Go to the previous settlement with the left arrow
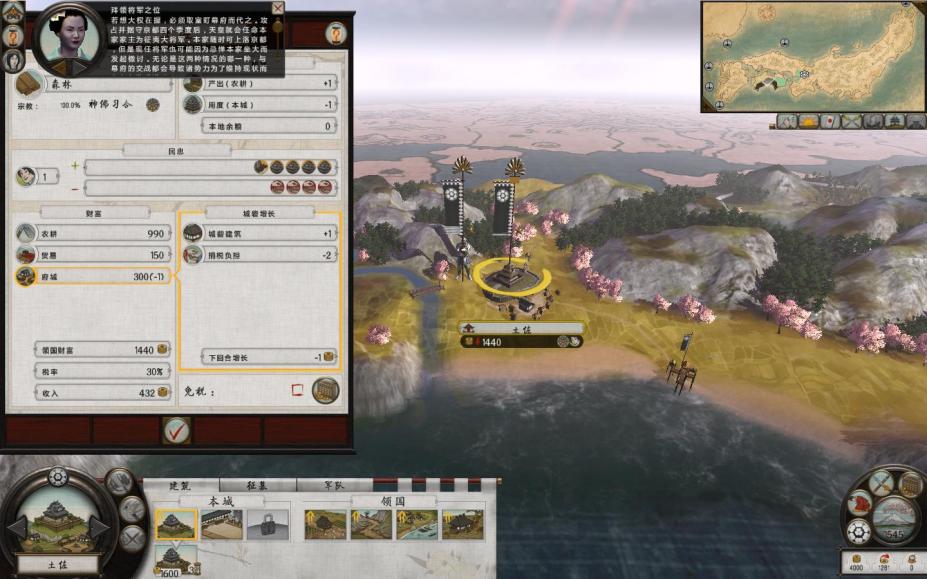 click(x=17, y=527)
